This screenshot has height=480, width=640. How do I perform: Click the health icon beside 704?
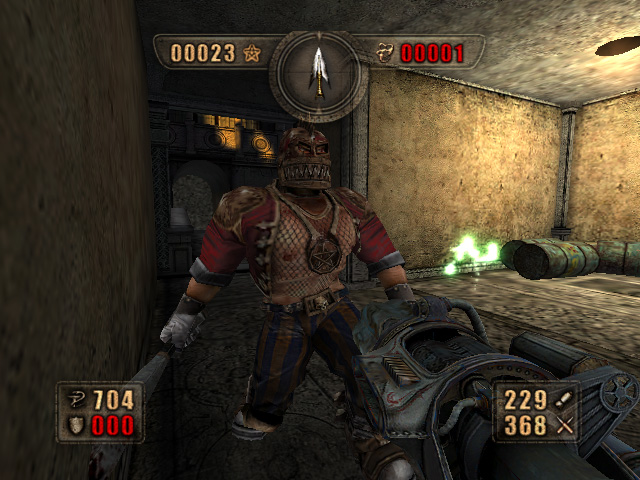tap(77, 401)
